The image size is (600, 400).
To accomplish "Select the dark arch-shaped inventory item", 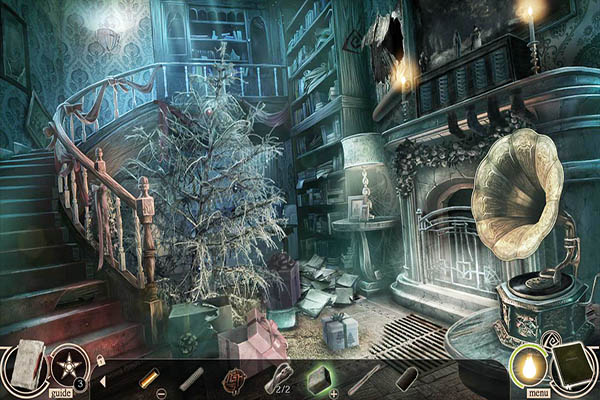I will (405, 378).
